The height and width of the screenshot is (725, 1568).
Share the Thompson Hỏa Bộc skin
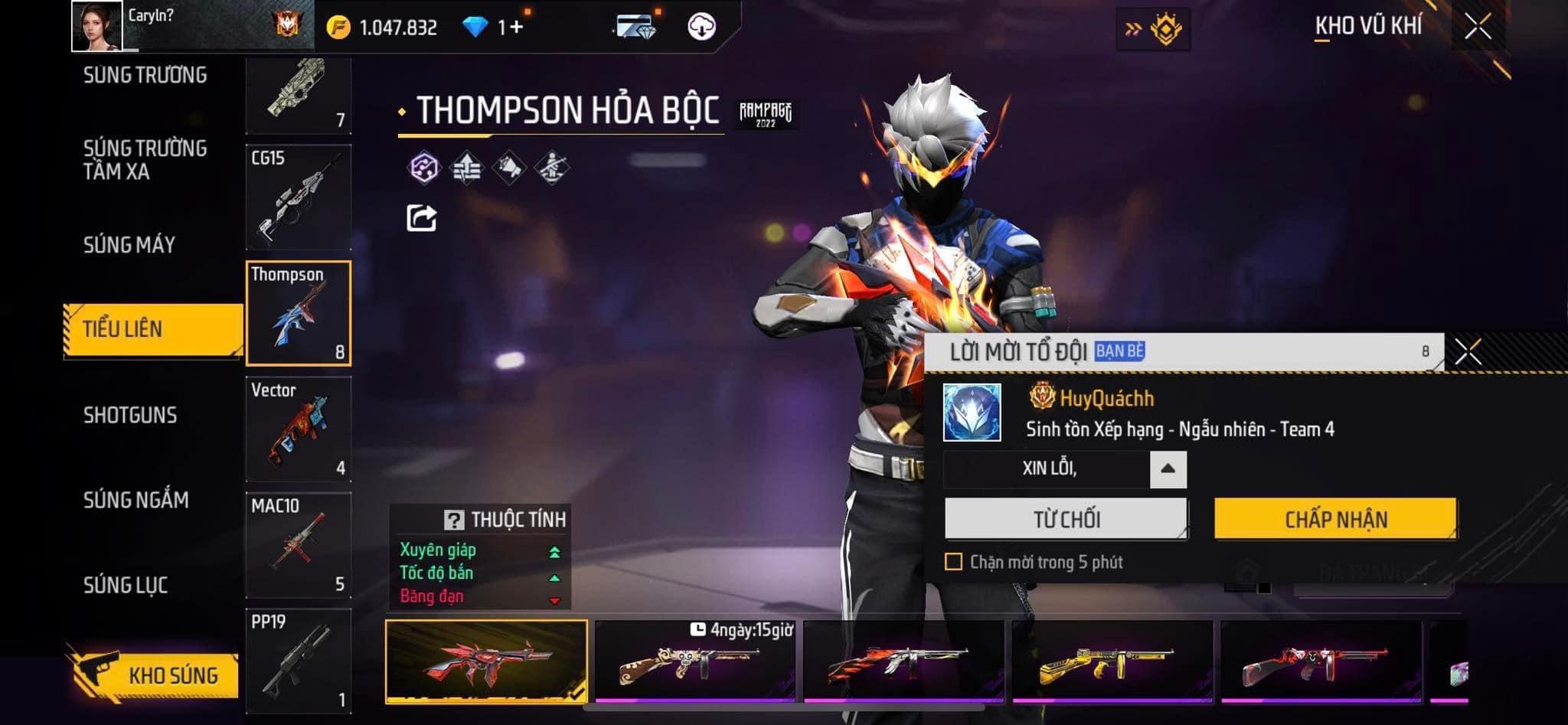point(421,218)
